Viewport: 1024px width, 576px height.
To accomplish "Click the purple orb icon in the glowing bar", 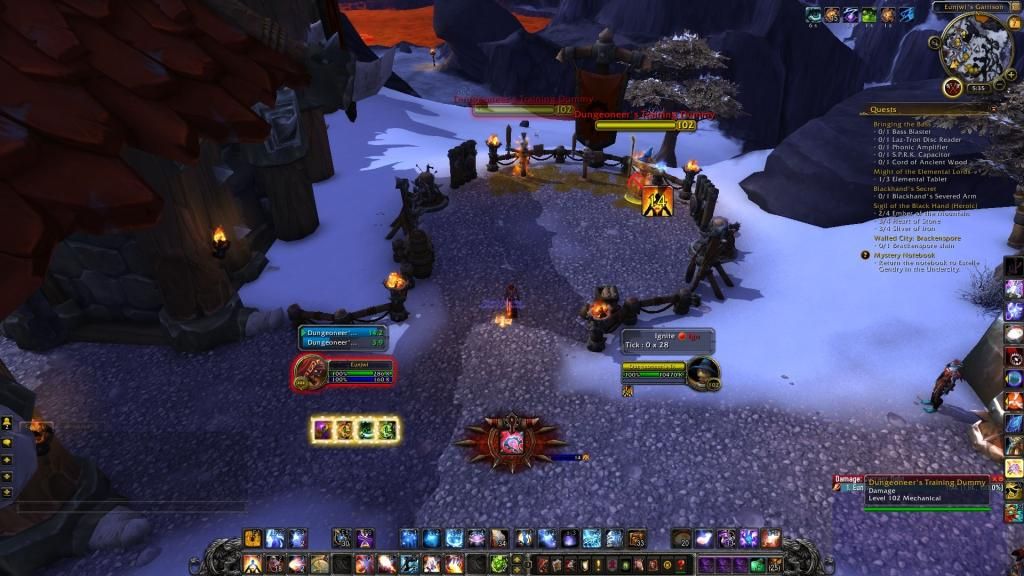I will click(325, 430).
